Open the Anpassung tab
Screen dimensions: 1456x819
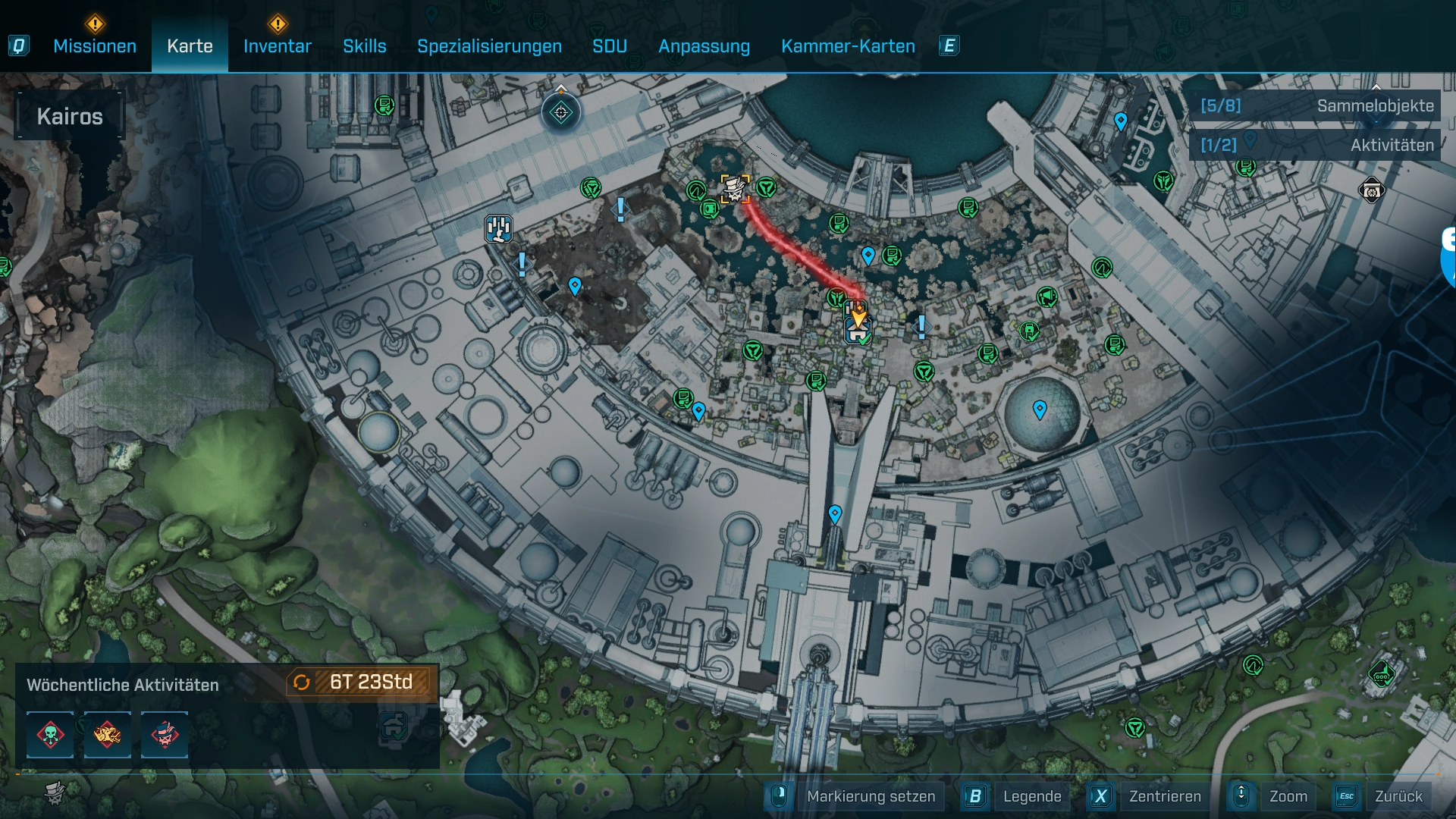coord(704,46)
